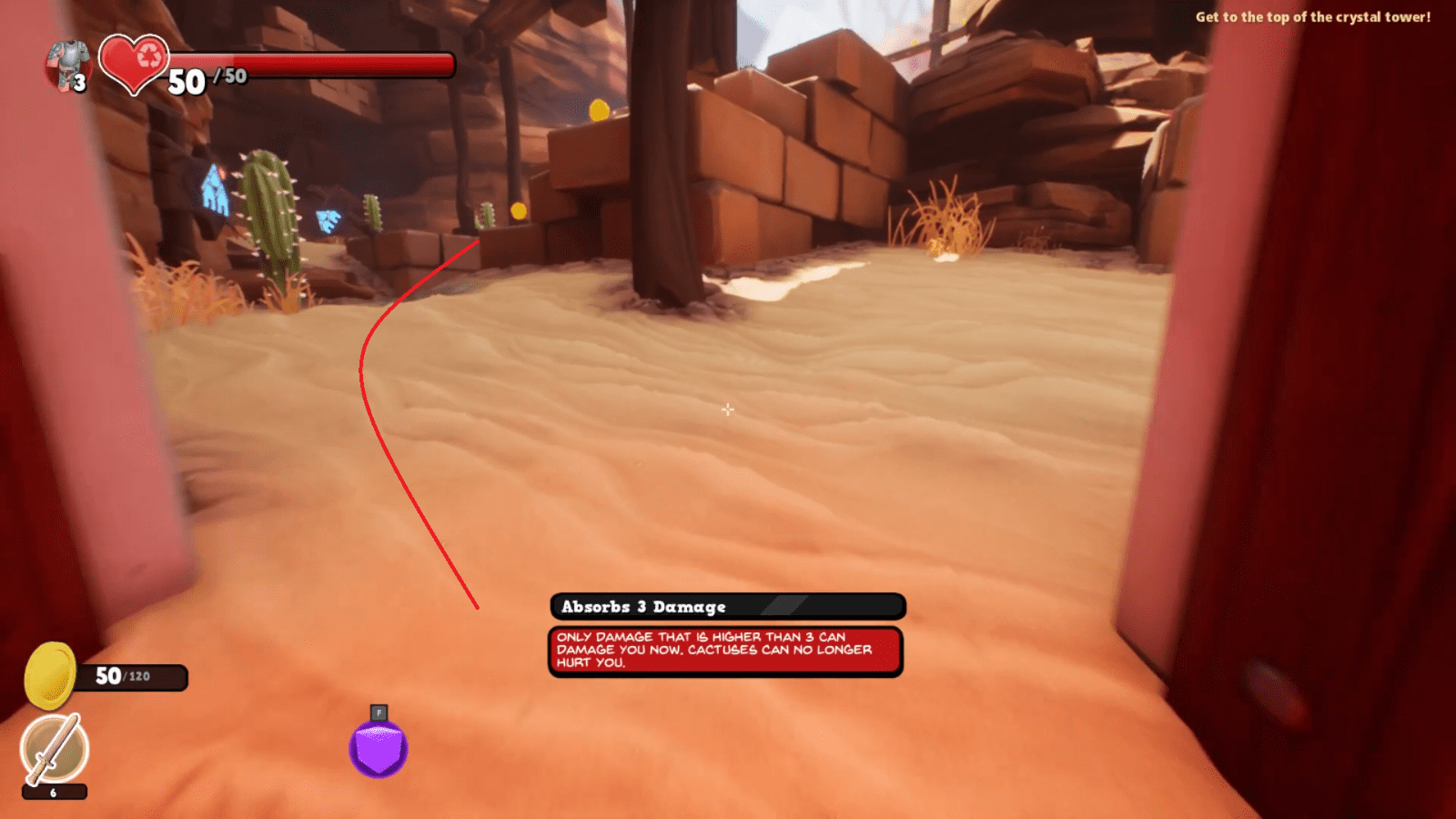This screenshot has width=1456, height=819.
Task: Select the damage counter showing 6
Action: tap(55, 793)
